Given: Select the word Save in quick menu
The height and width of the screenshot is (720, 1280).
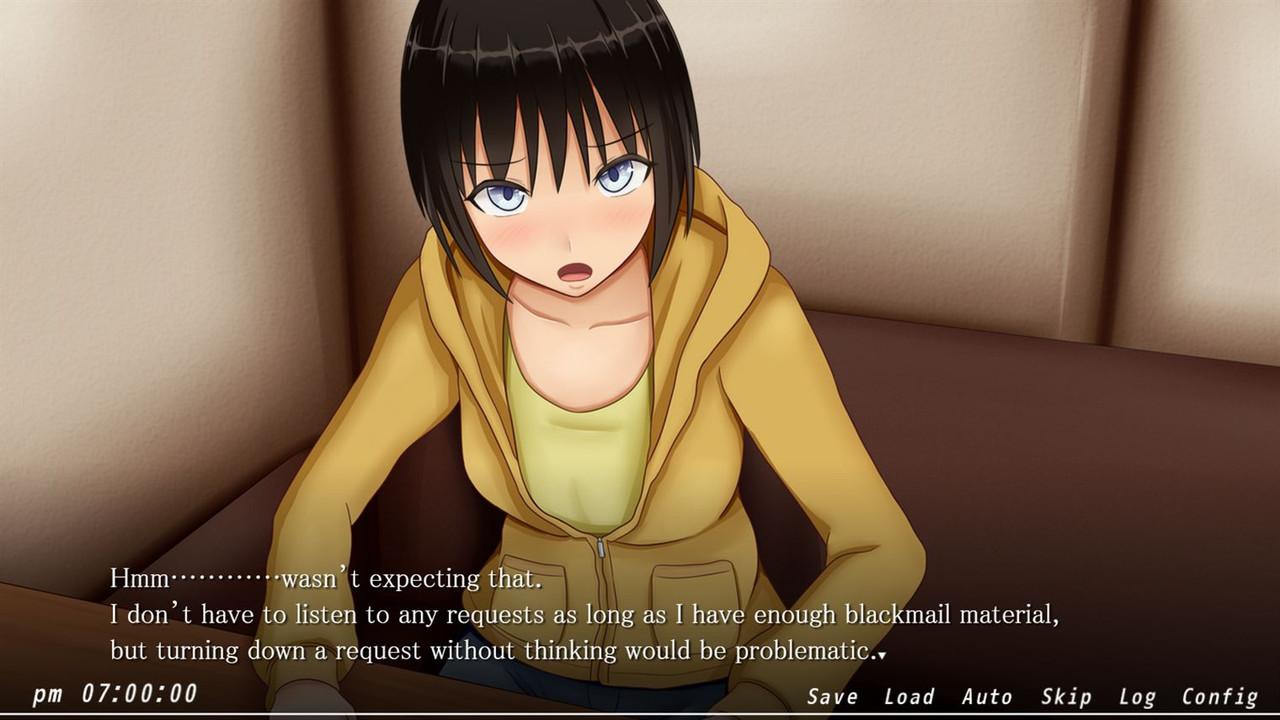Looking at the screenshot, I should pos(832,696).
